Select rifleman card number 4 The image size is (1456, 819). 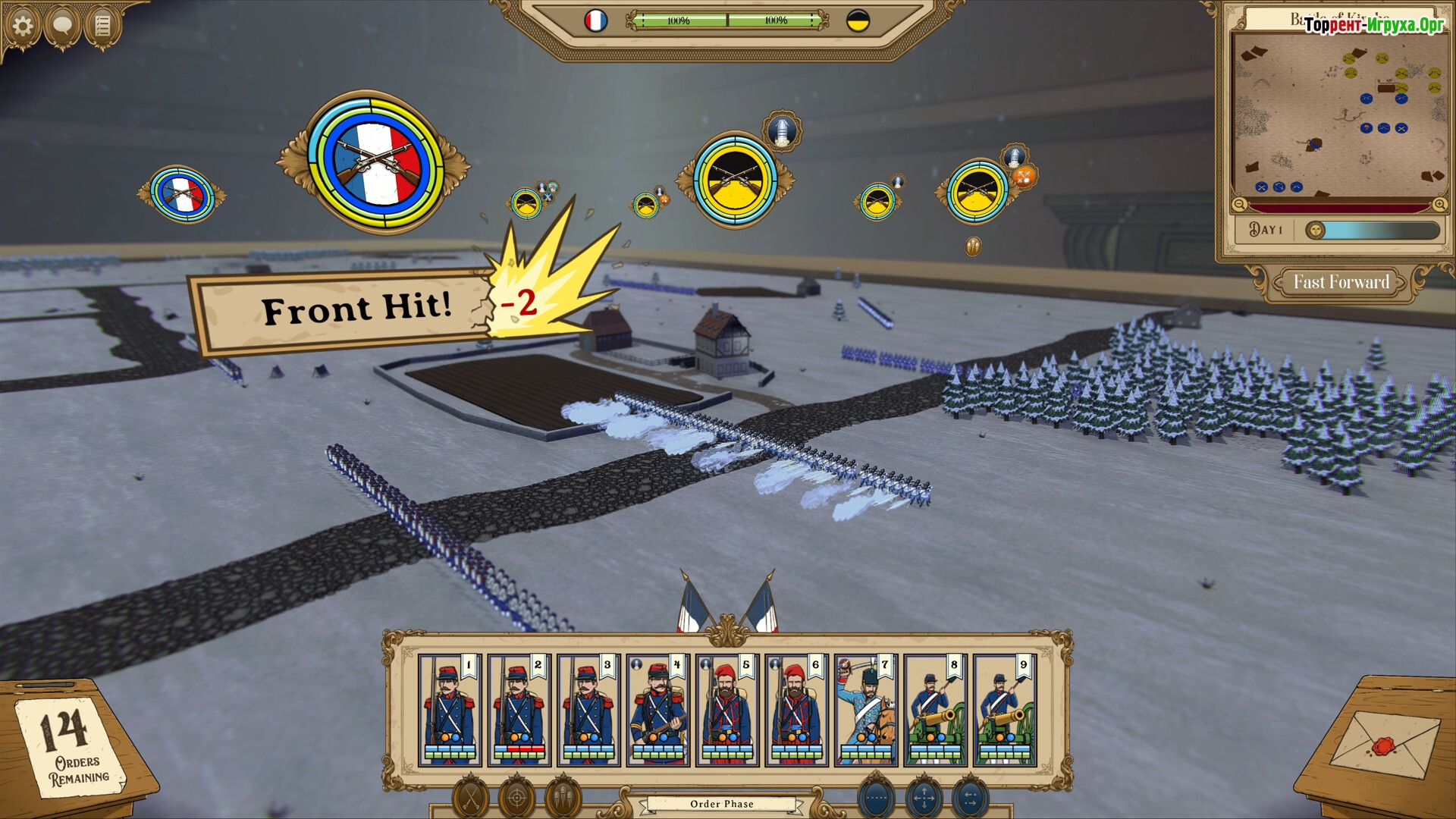click(x=657, y=710)
